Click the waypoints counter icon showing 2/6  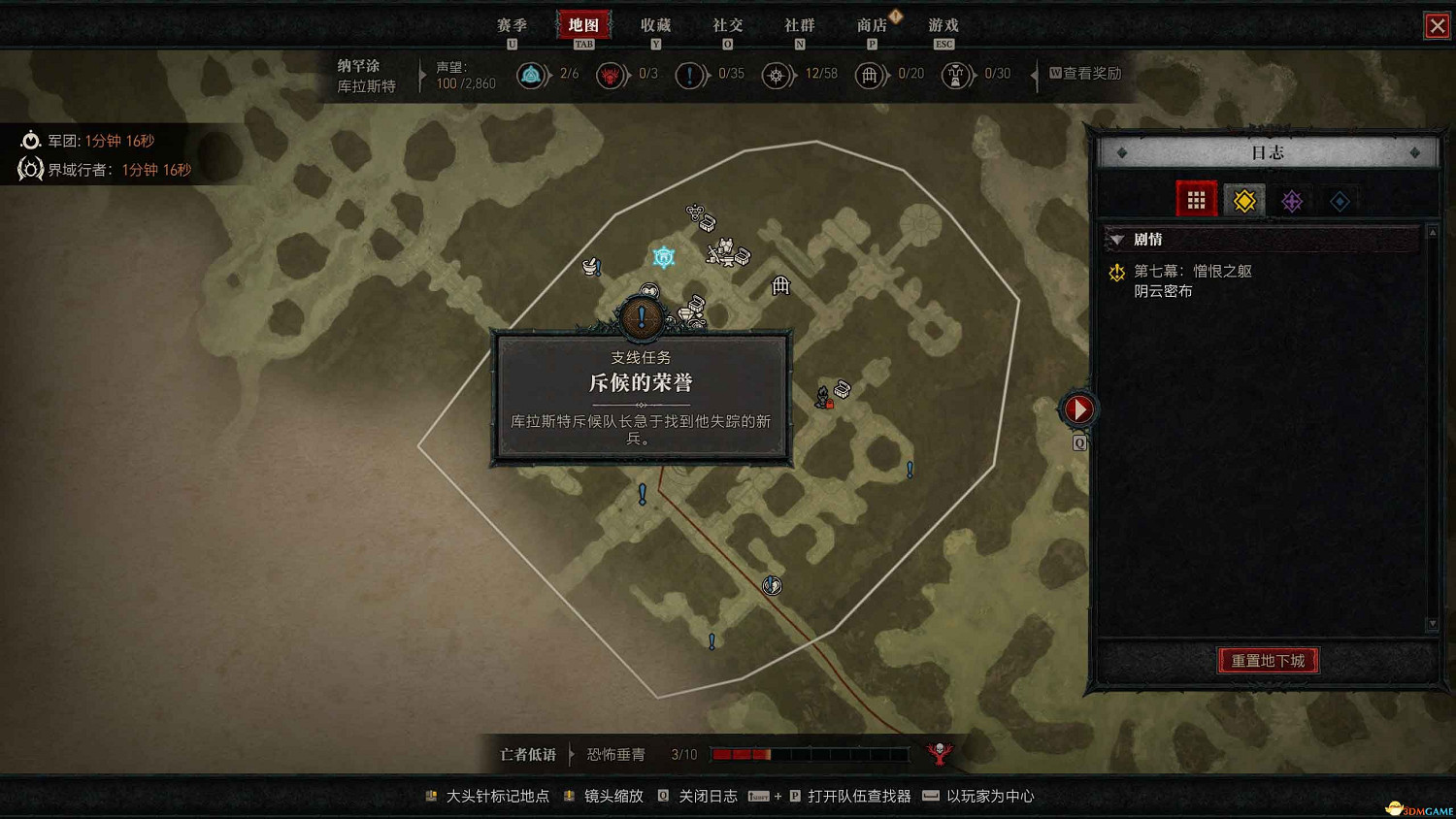(533, 75)
